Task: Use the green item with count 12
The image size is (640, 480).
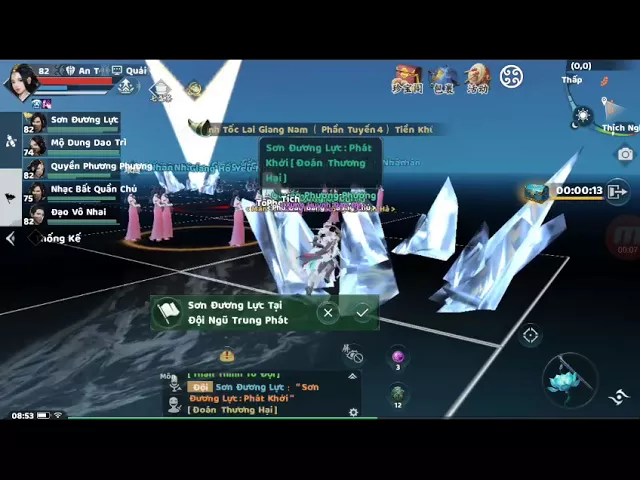Action: (398, 393)
